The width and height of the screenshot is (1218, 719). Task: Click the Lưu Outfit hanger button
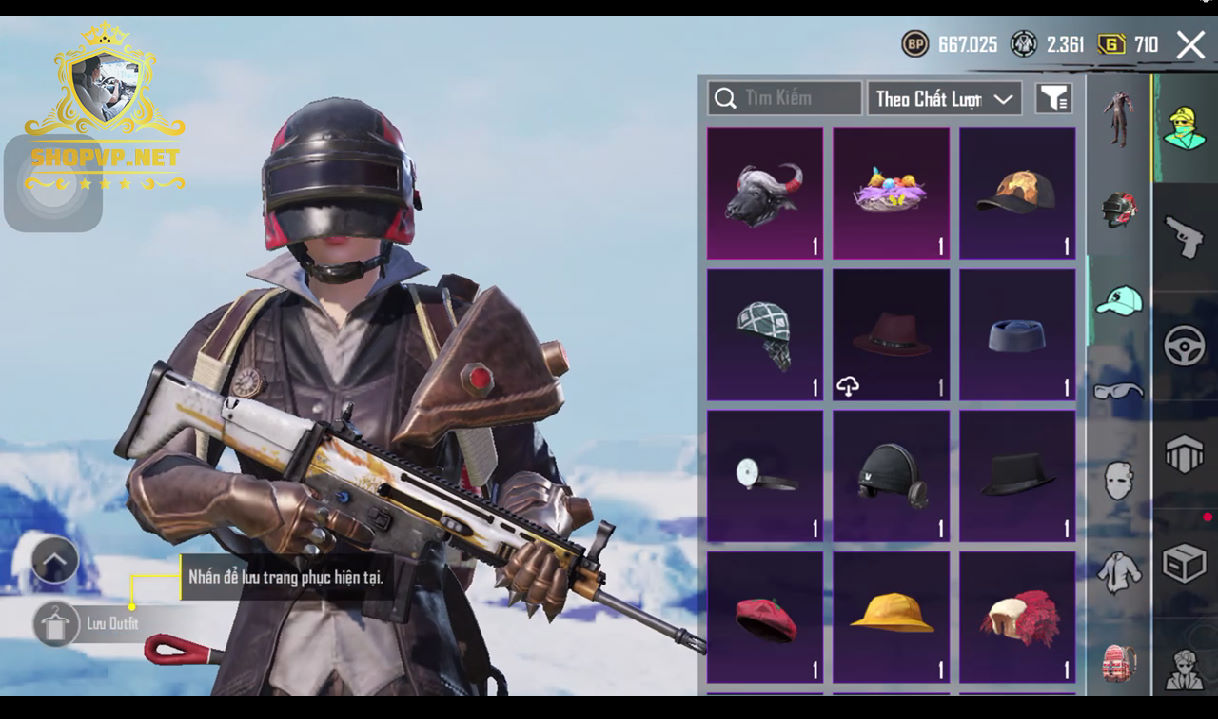(56, 623)
